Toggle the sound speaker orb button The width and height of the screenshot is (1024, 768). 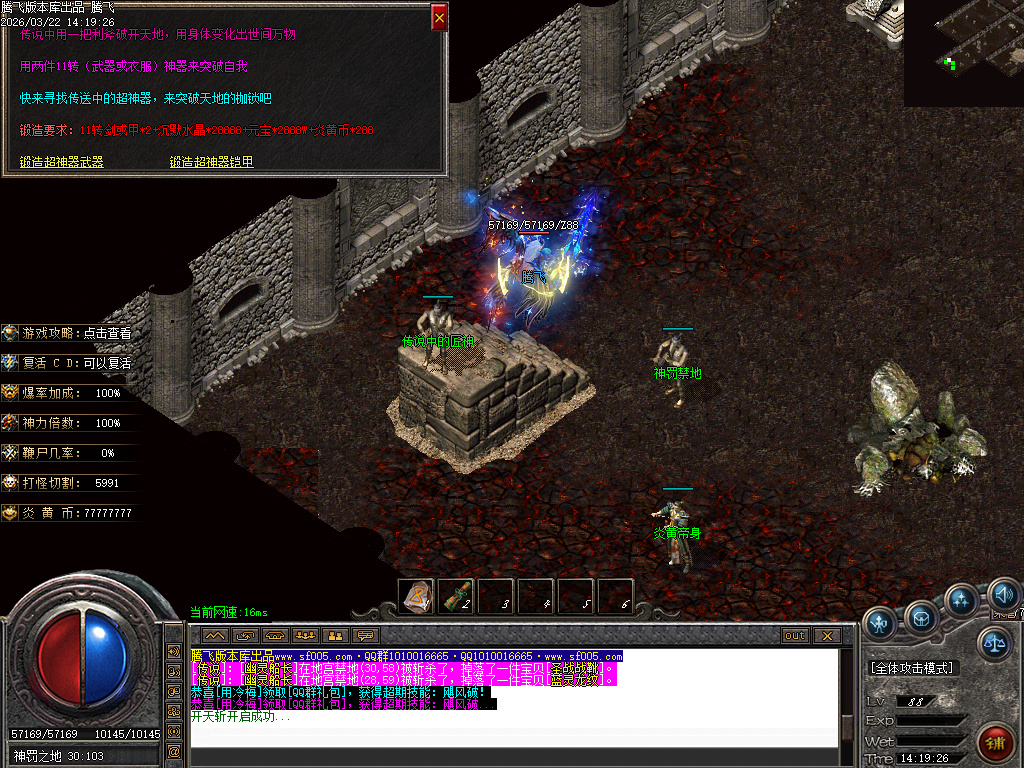[x=1004, y=597]
